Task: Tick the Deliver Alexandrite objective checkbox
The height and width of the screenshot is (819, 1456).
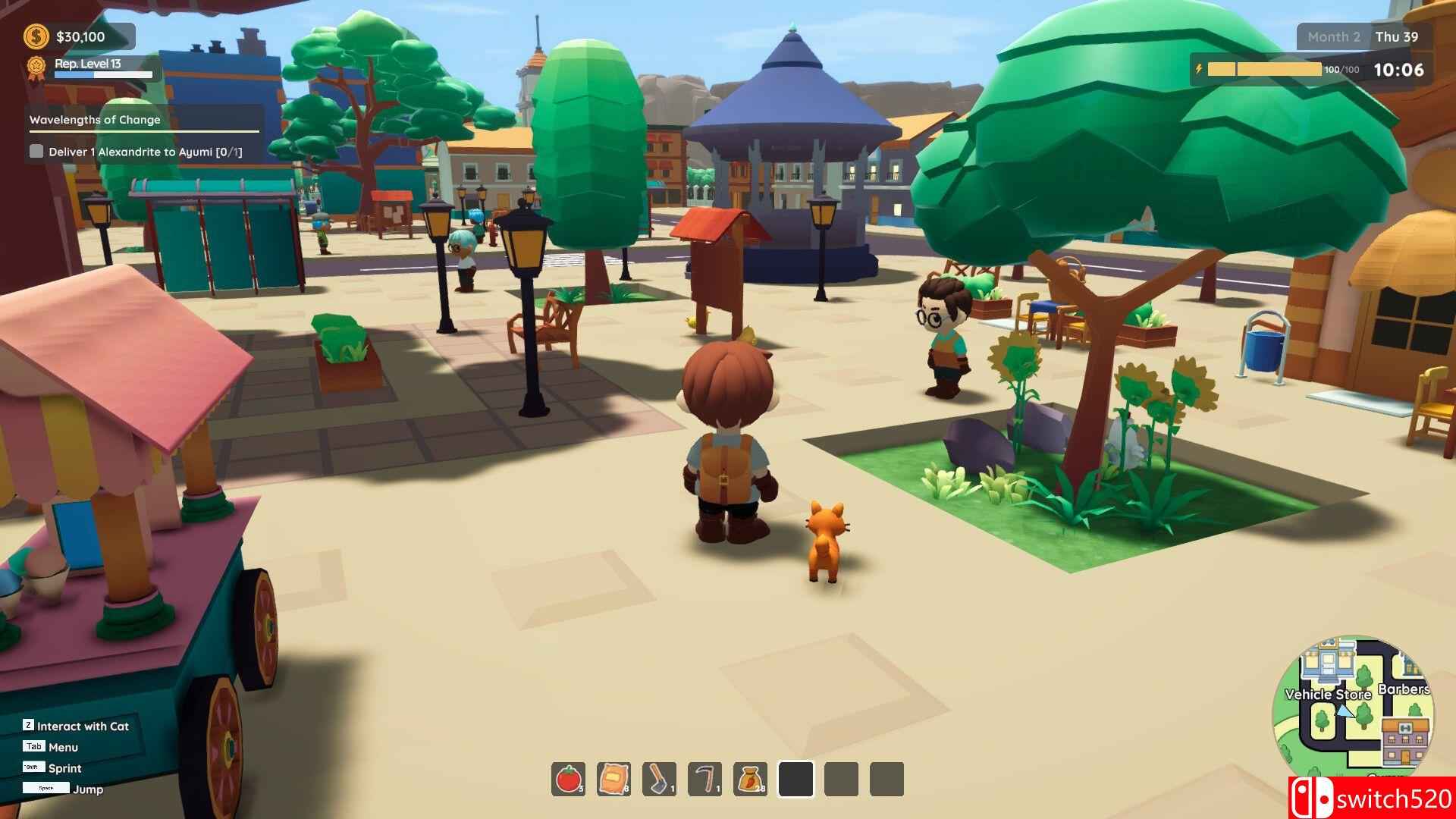Action: pos(36,152)
